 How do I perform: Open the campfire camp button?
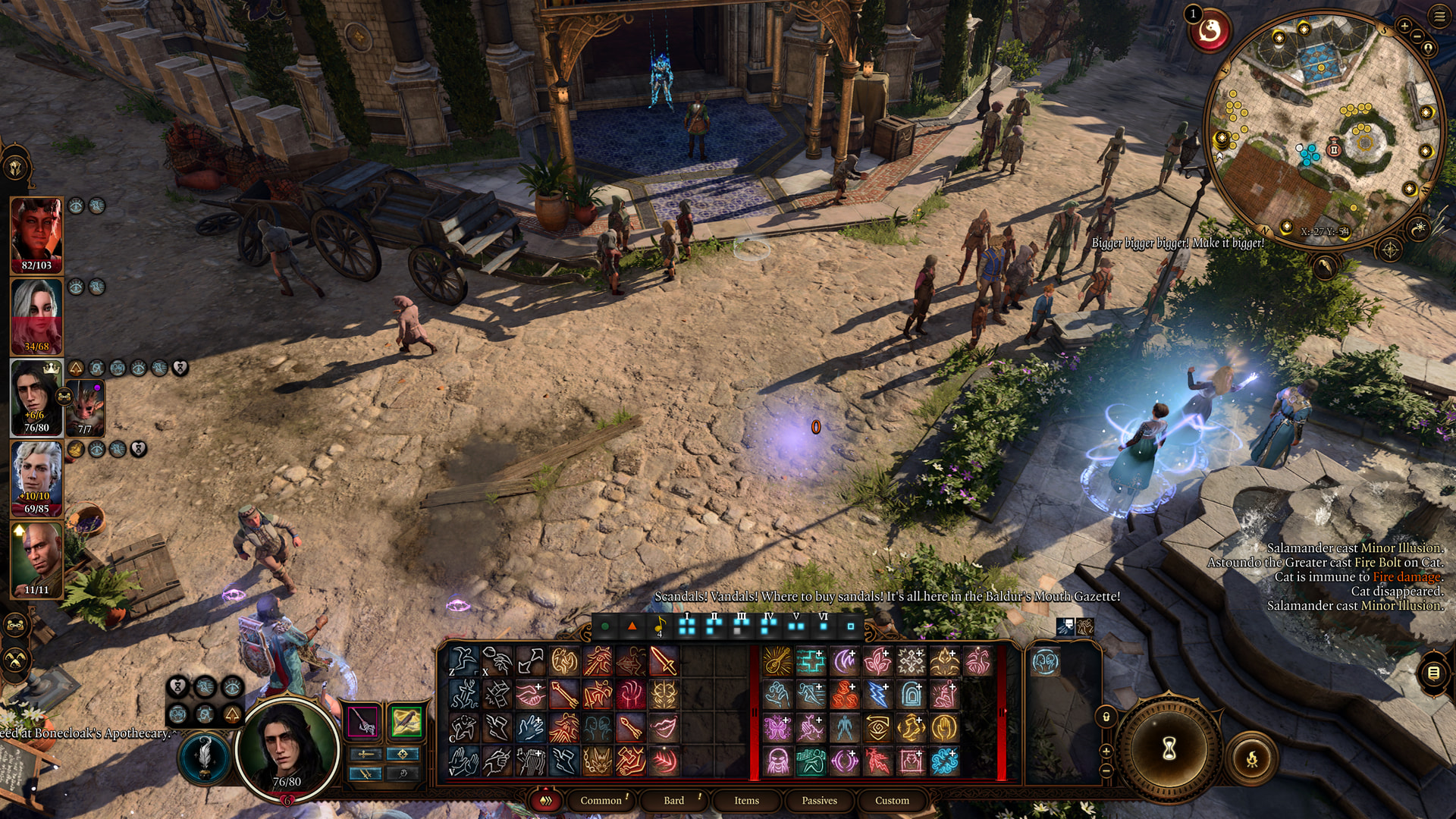point(1251,758)
